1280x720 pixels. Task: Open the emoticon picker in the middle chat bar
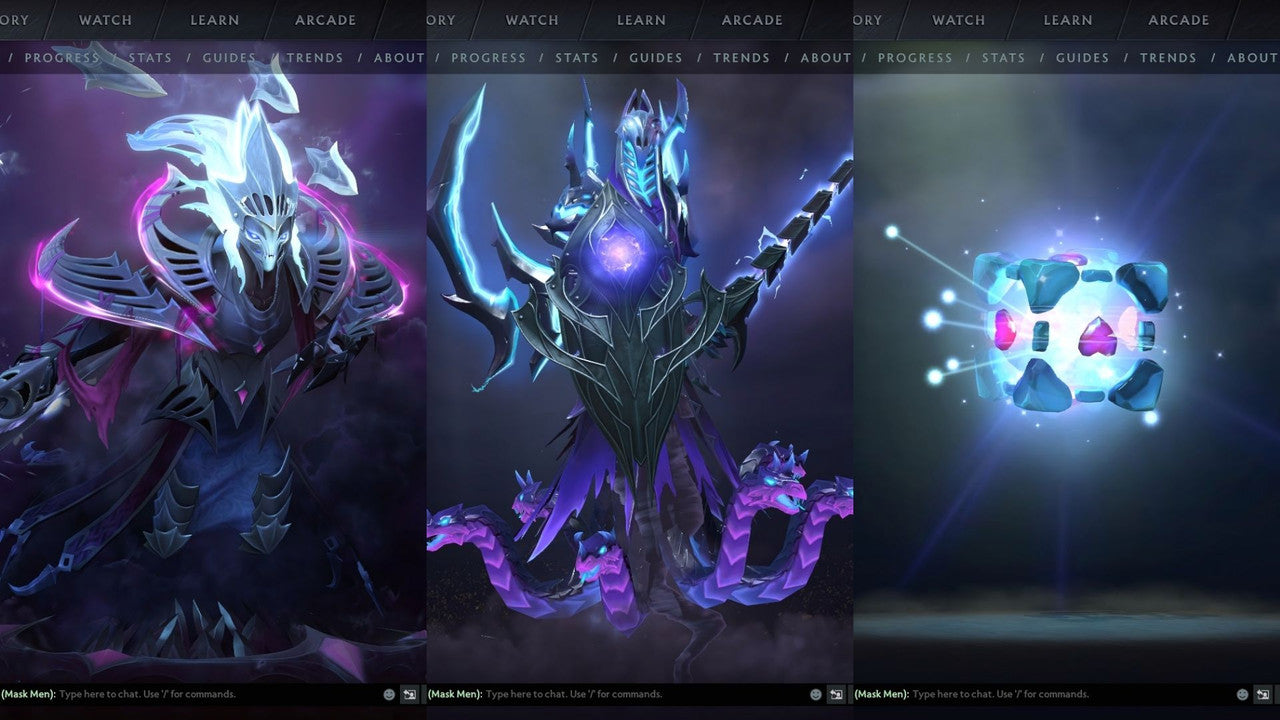pyautogui.click(x=816, y=693)
